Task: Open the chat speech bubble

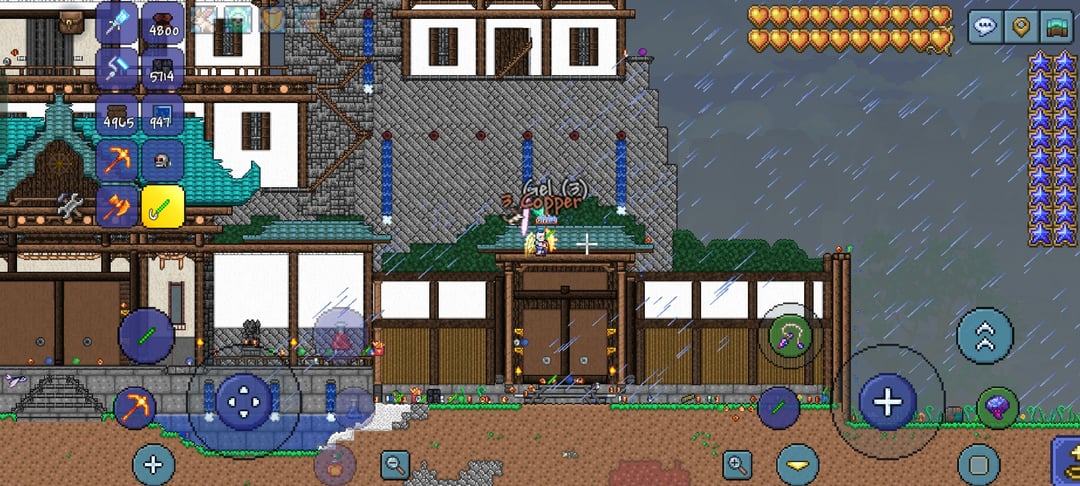Action: pyautogui.click(x=985, y=26)
